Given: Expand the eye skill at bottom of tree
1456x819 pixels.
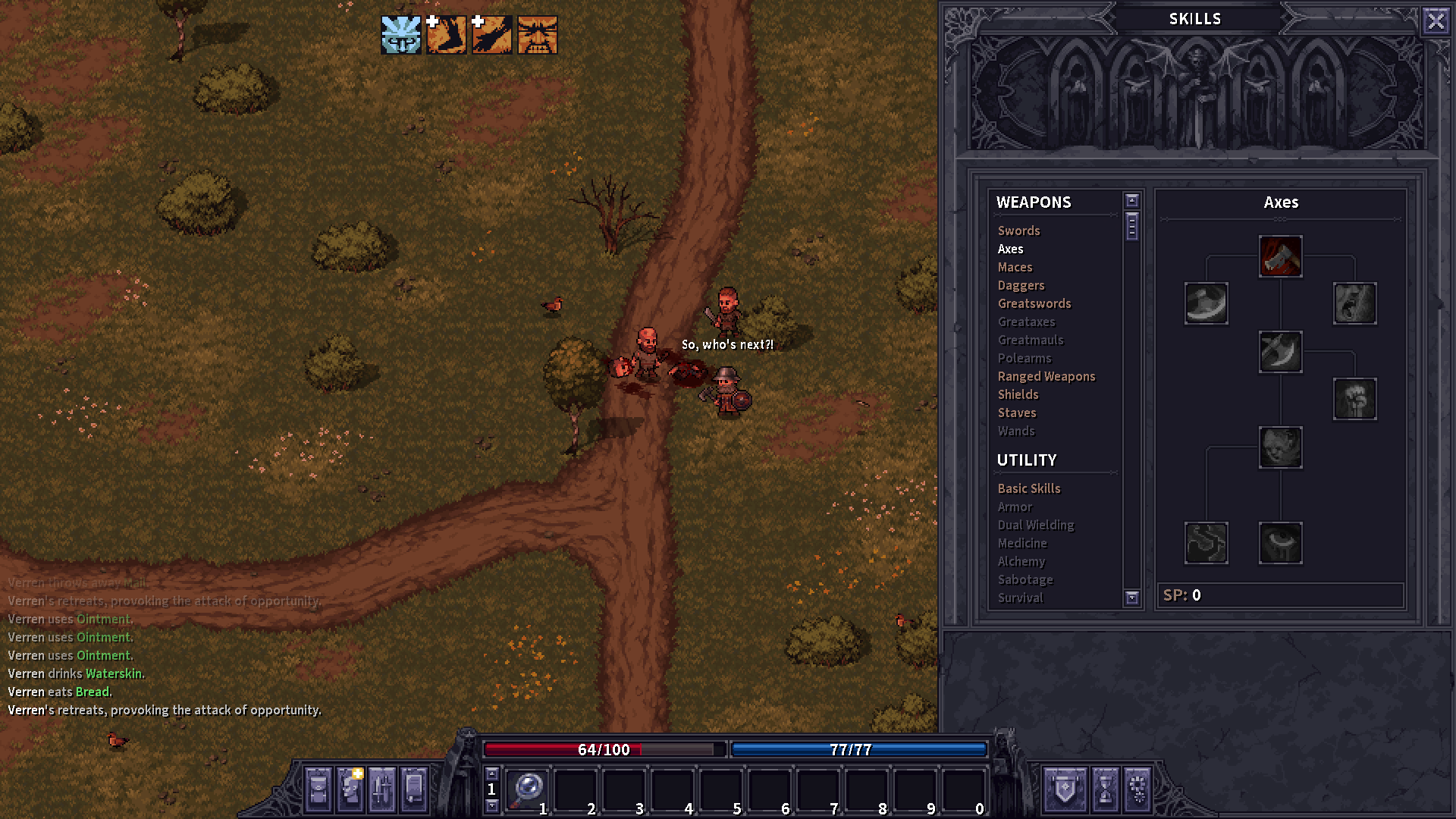Looking at the screenshot, I should (x=1282, y=543).
